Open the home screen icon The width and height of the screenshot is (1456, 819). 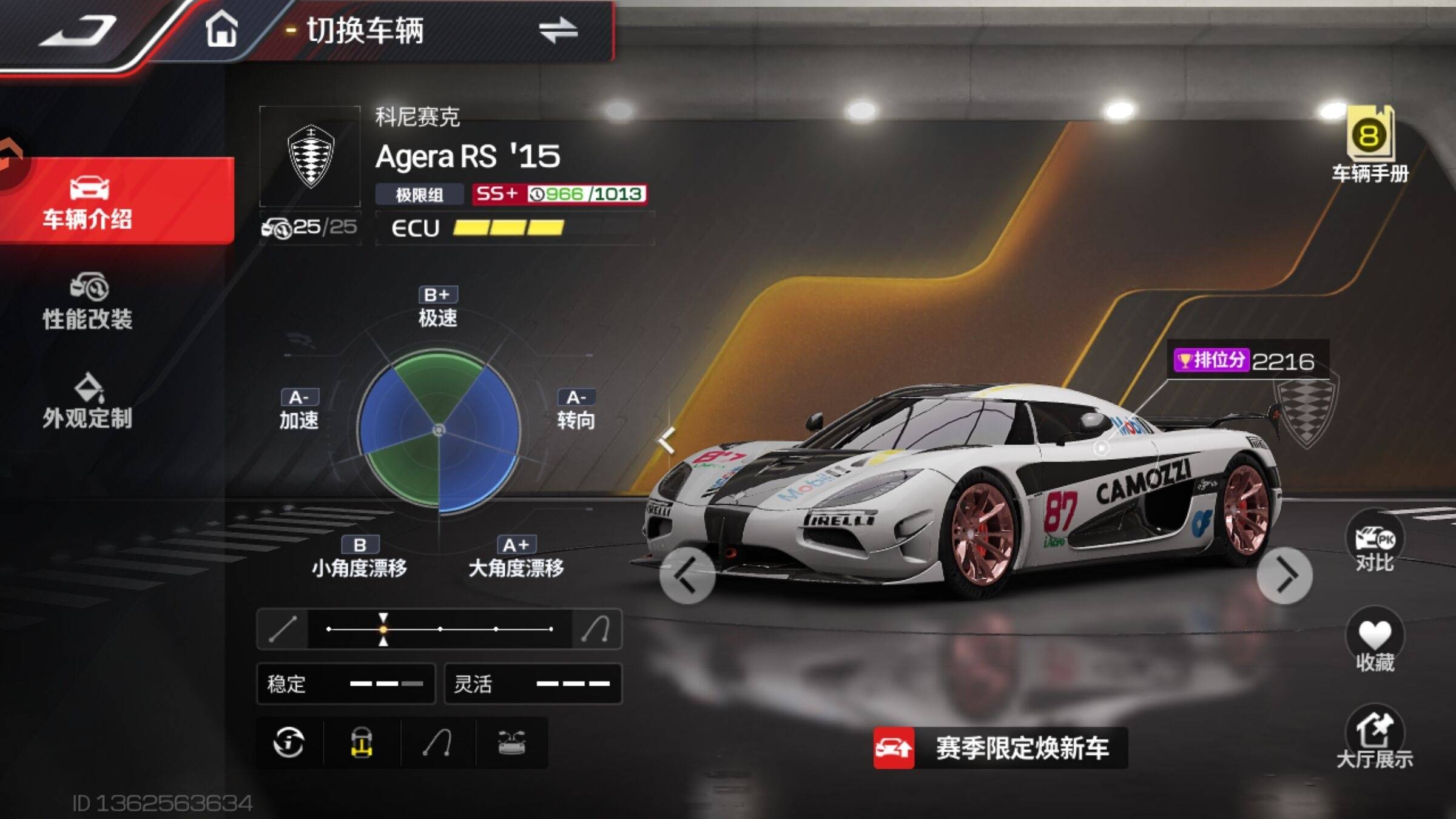pyautogui.click(x=221, y=29)
